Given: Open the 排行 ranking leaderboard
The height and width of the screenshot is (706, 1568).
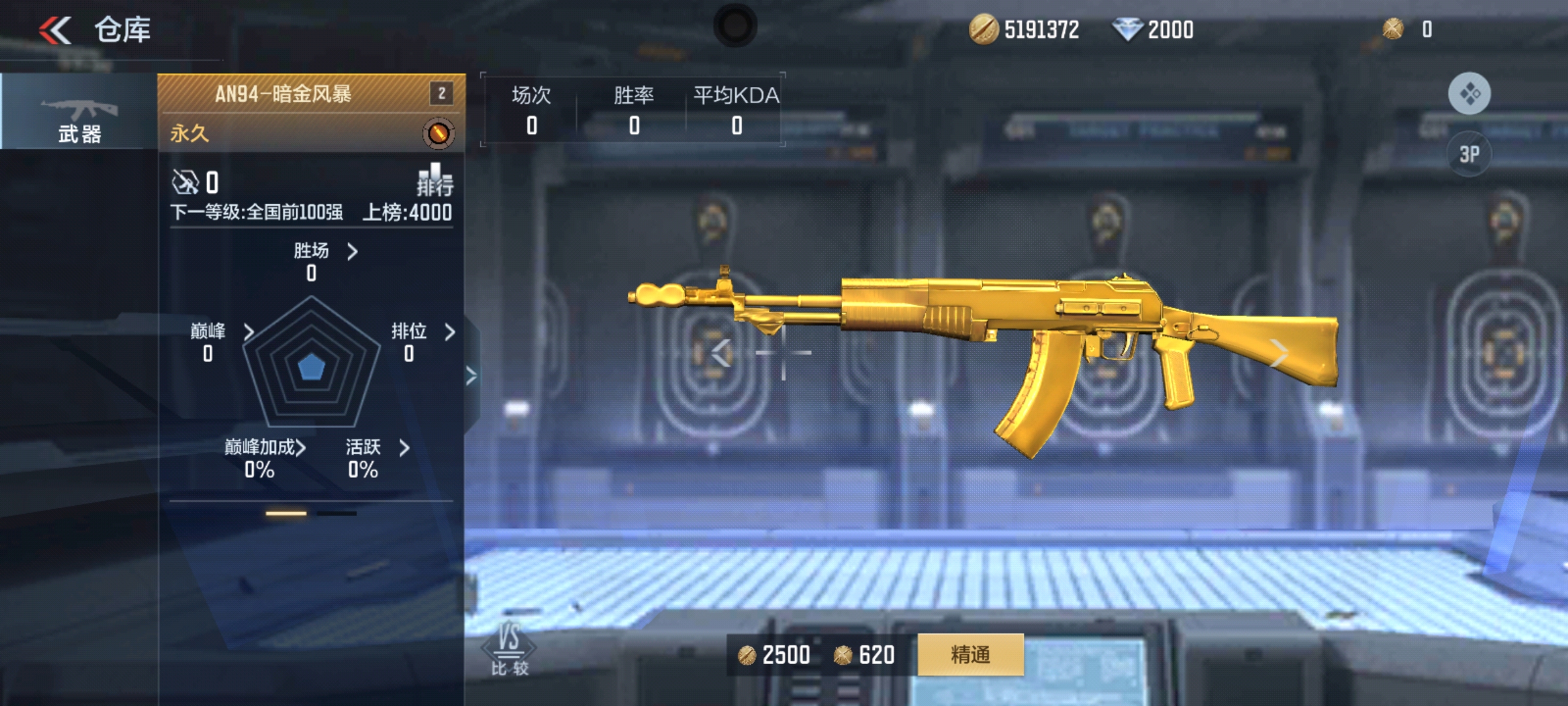Looking at the screenshot, I should 435,180.
